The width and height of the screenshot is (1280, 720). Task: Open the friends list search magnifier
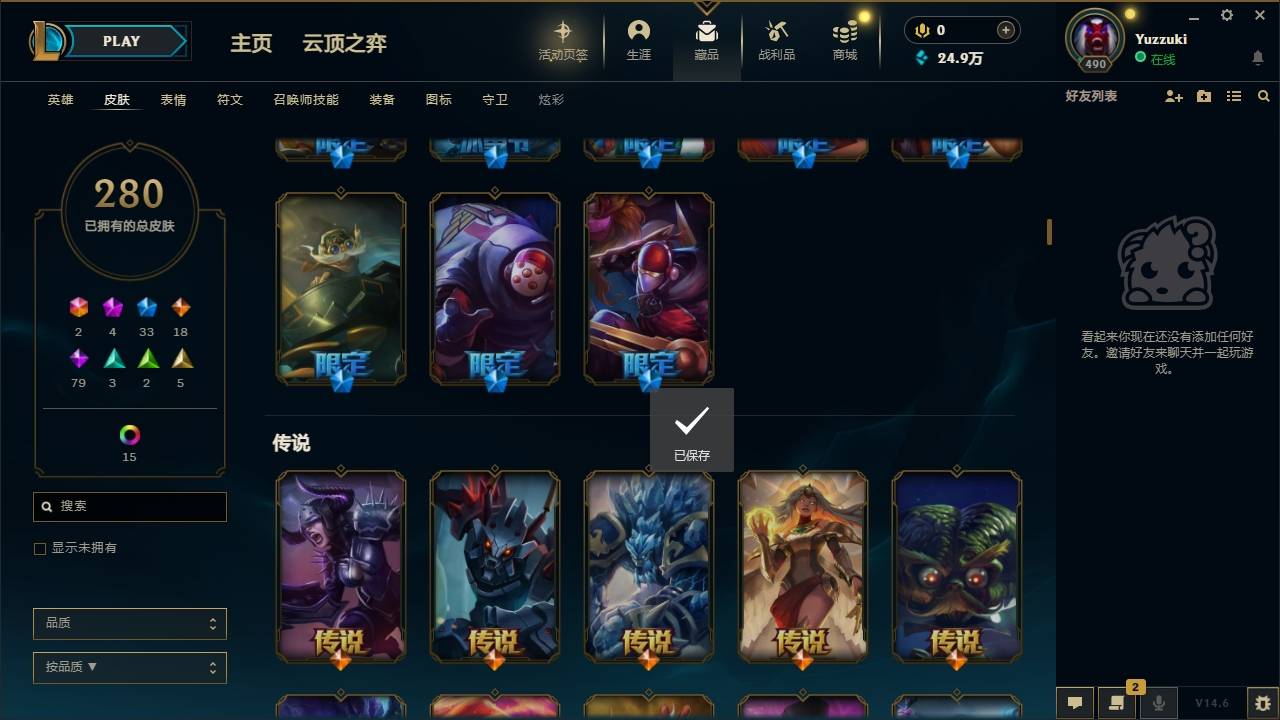click(x=1264, y=96)
